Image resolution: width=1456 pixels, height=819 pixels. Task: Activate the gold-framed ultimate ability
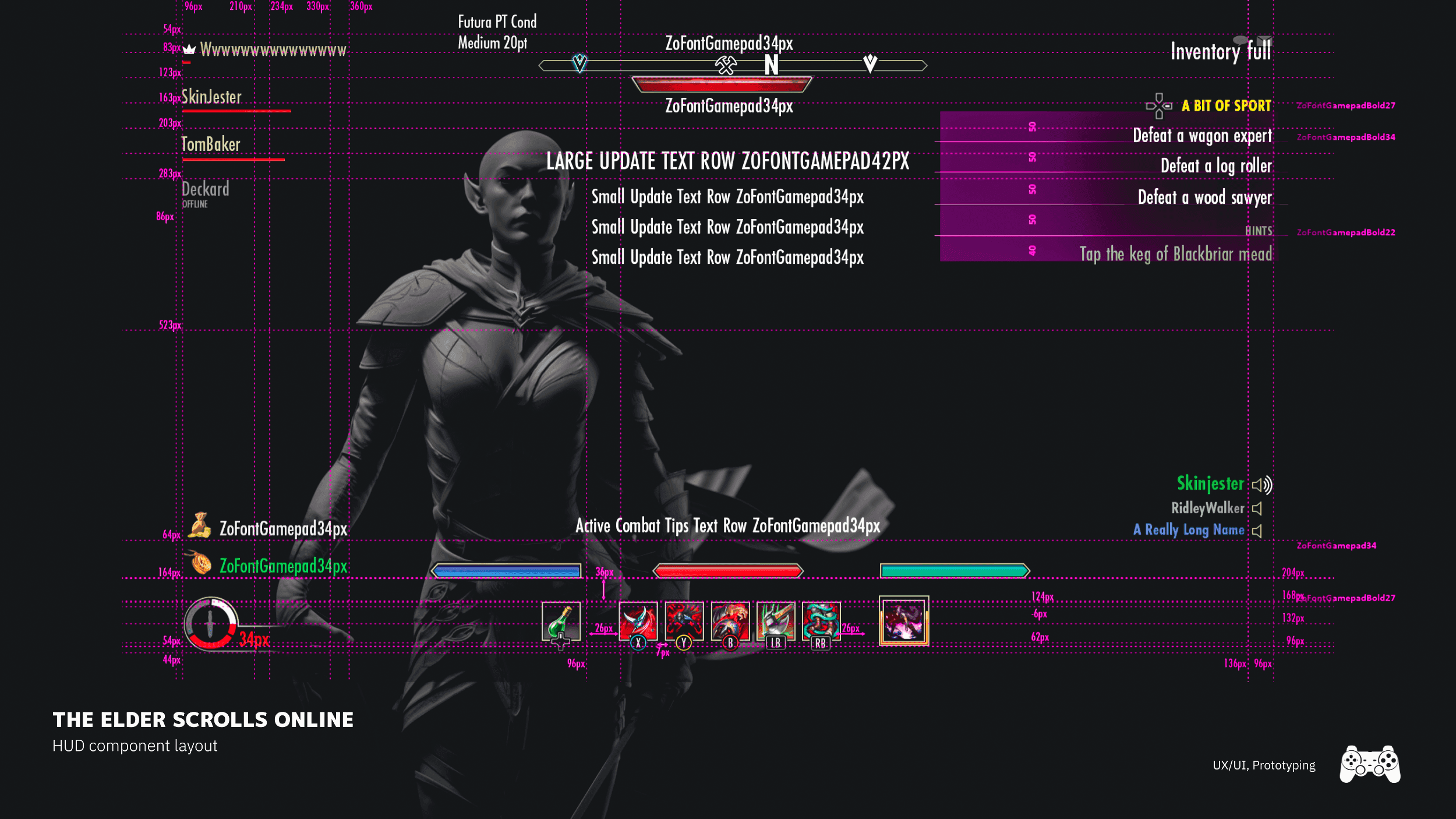coord(903,621)
